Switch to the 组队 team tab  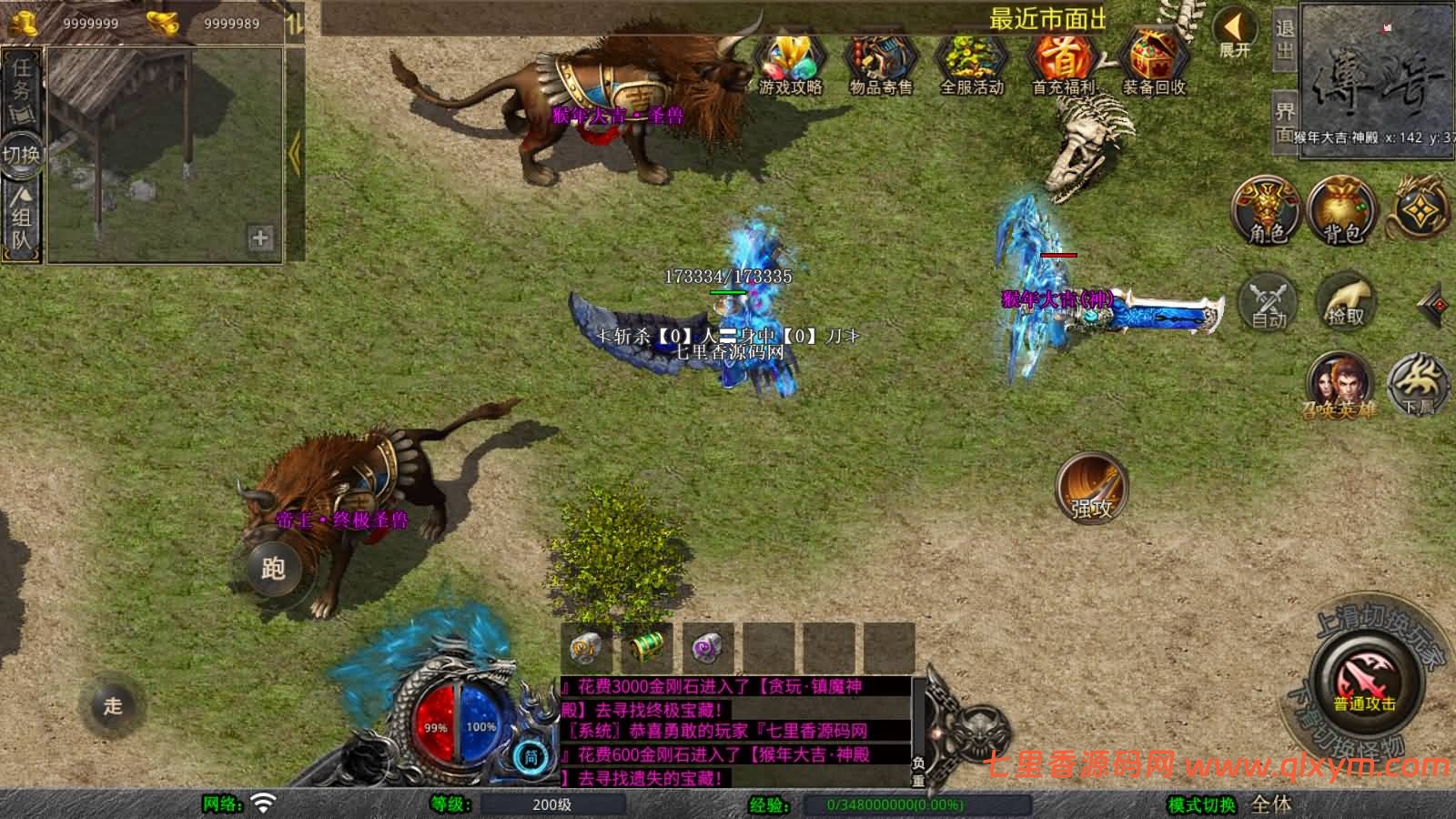21,218
